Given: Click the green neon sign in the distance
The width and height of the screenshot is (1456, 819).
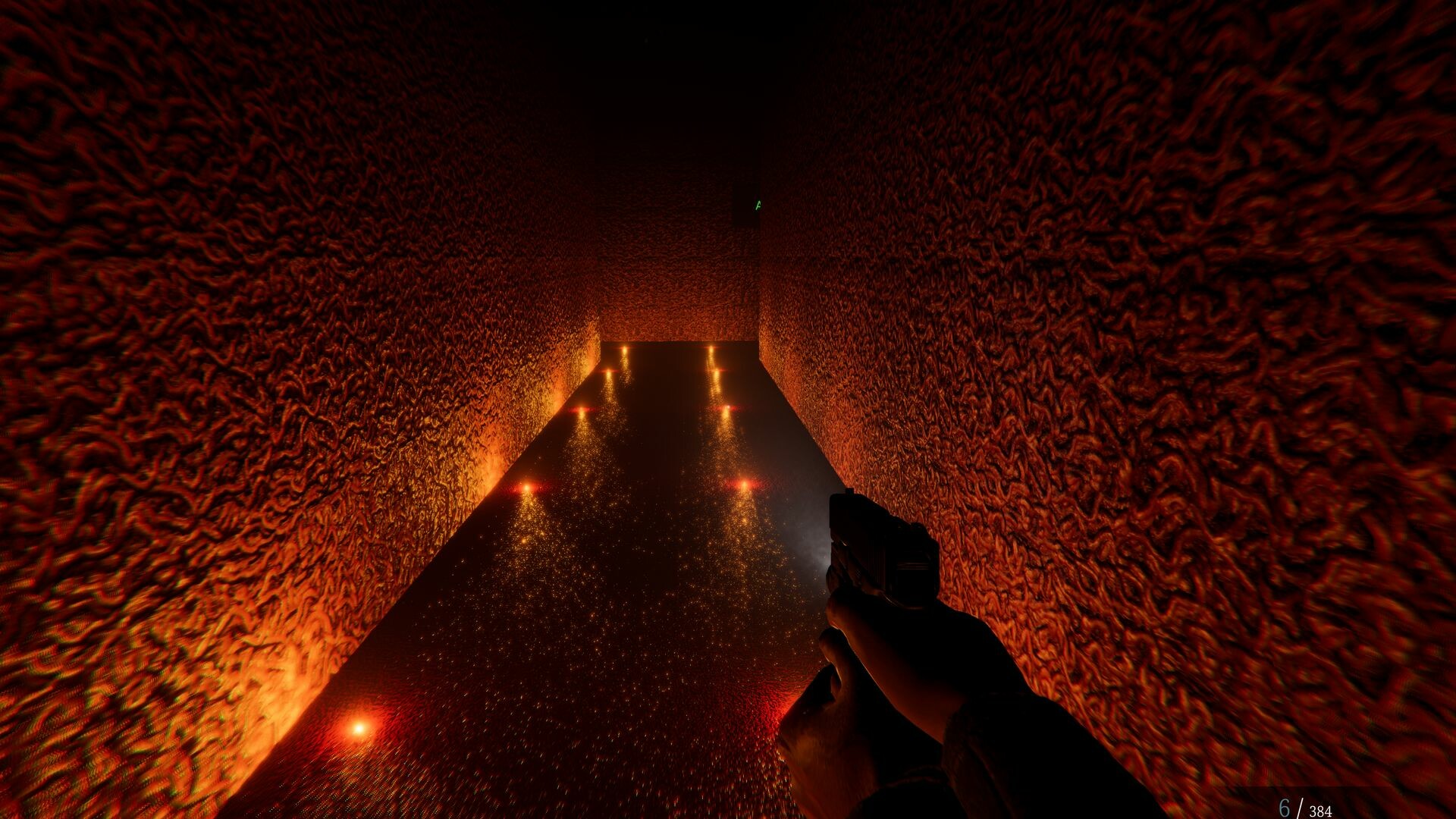Looking at the screenshot, I should pos(757,205).
